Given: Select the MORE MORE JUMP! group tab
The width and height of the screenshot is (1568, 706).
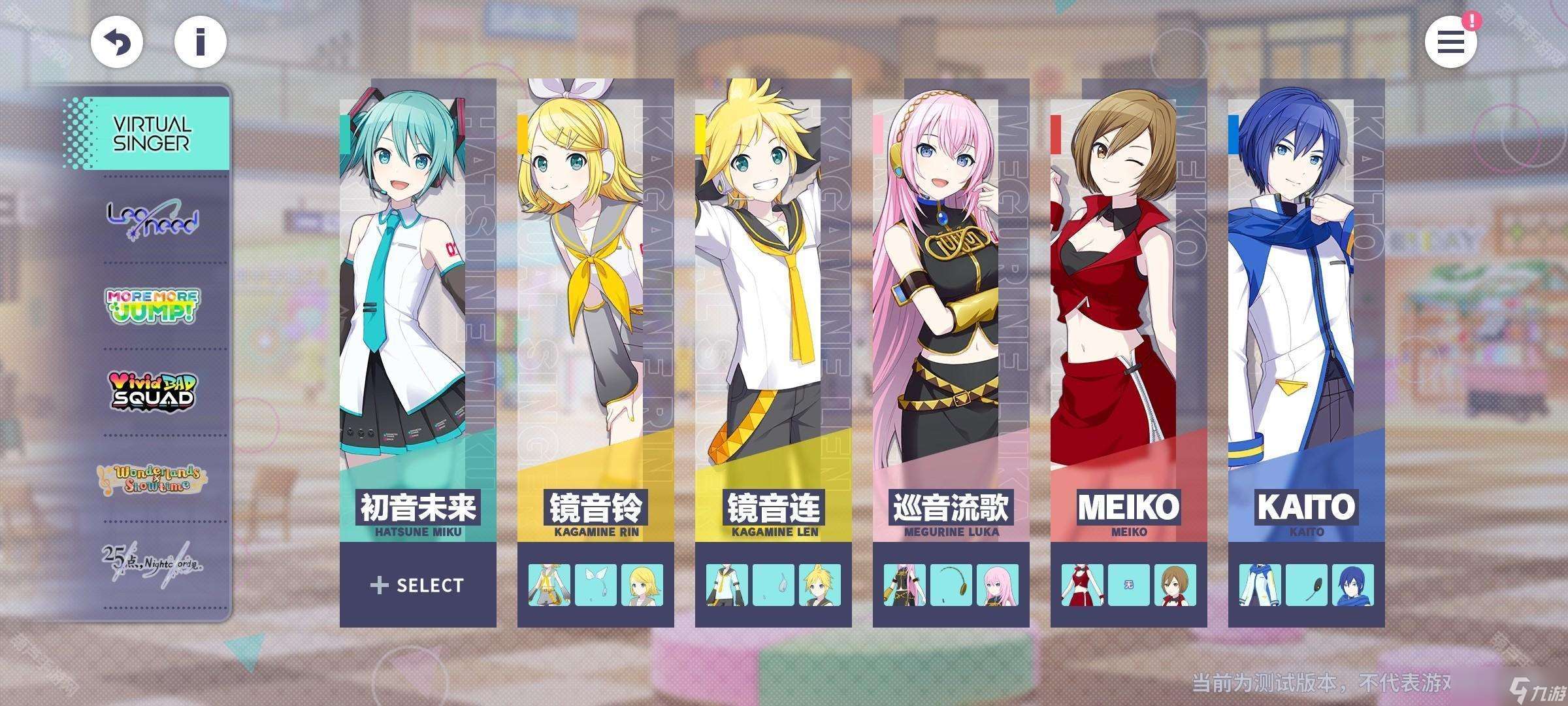Looking at the screenshot, I should click(x=153, y=305).
